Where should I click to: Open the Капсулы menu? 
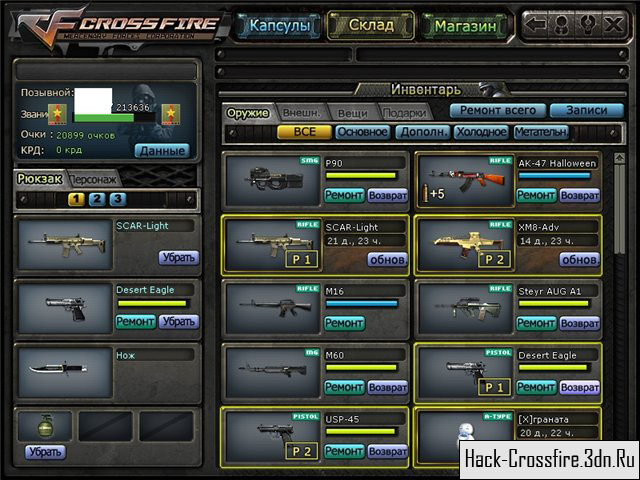279,25
